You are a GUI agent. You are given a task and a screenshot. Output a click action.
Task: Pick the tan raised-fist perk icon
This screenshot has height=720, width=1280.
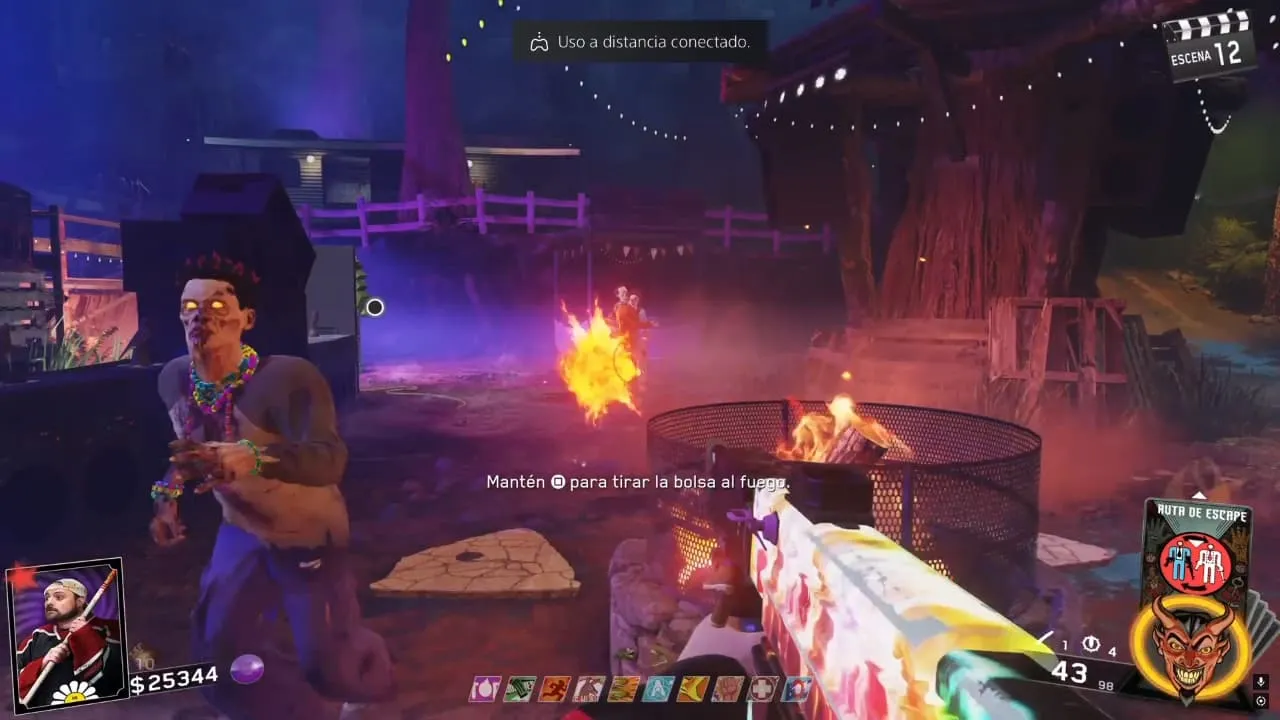[728, 689]
